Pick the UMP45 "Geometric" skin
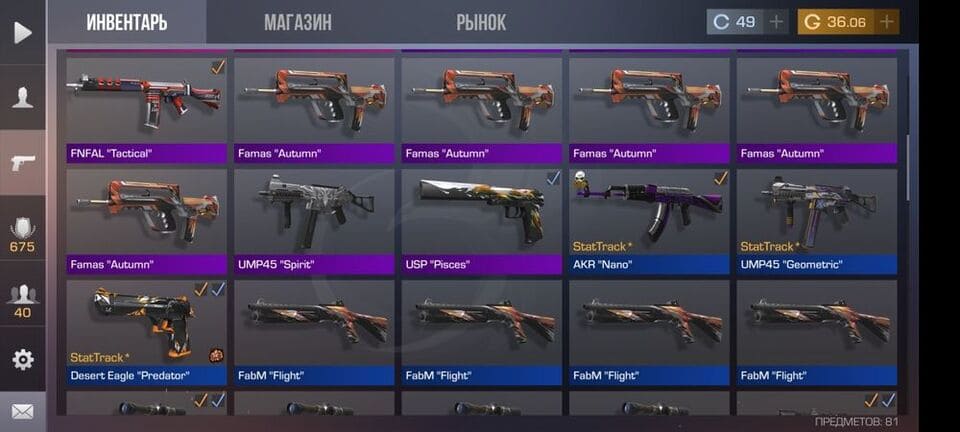 click(x=817, y=220)
